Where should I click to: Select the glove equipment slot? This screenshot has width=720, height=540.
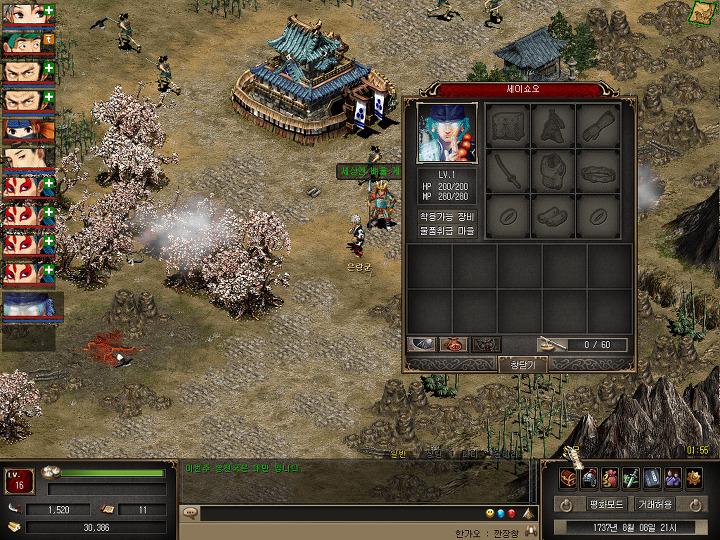599,127
